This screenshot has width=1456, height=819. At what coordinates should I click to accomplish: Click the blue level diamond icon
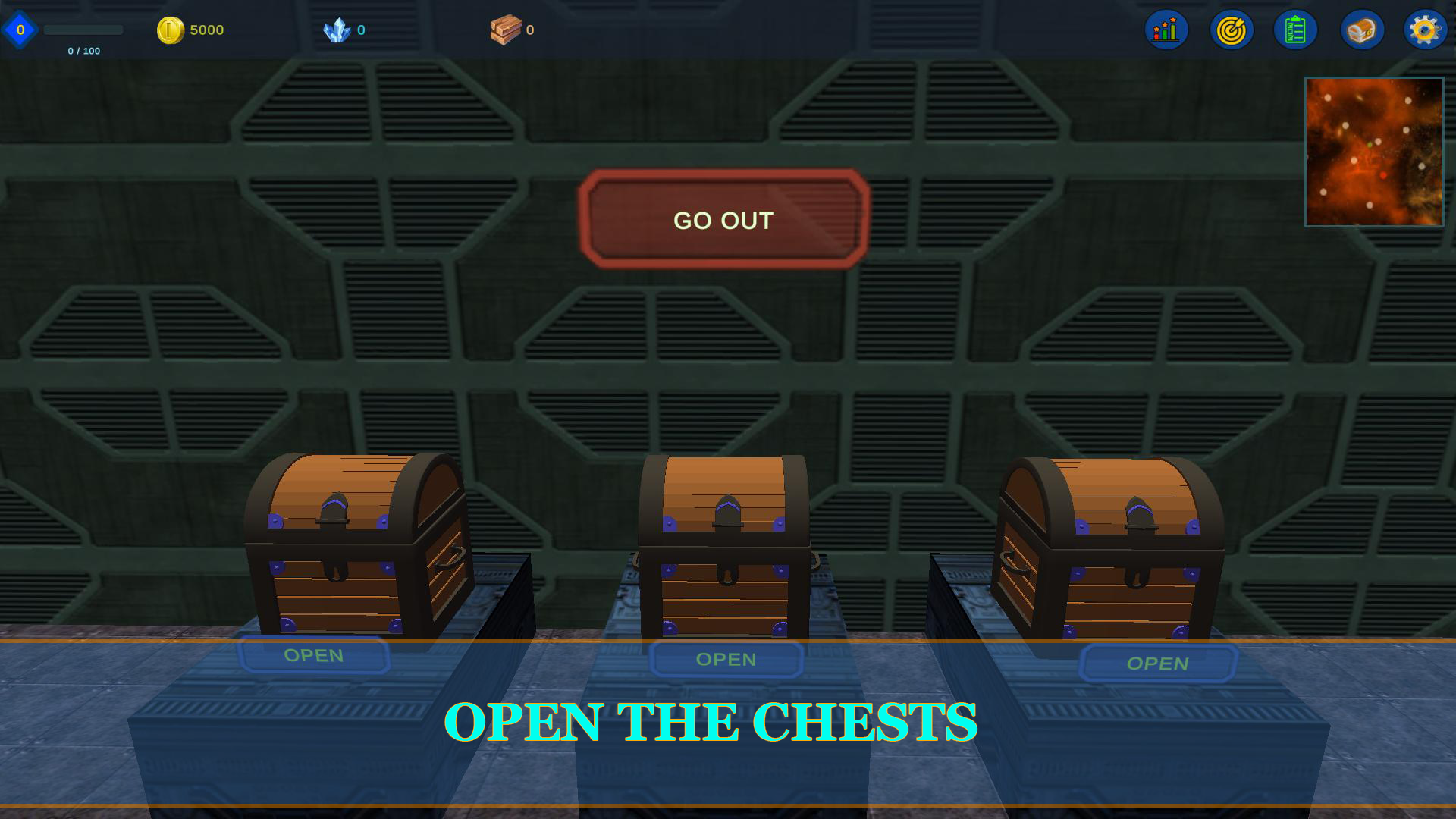(x=20, y=29)
